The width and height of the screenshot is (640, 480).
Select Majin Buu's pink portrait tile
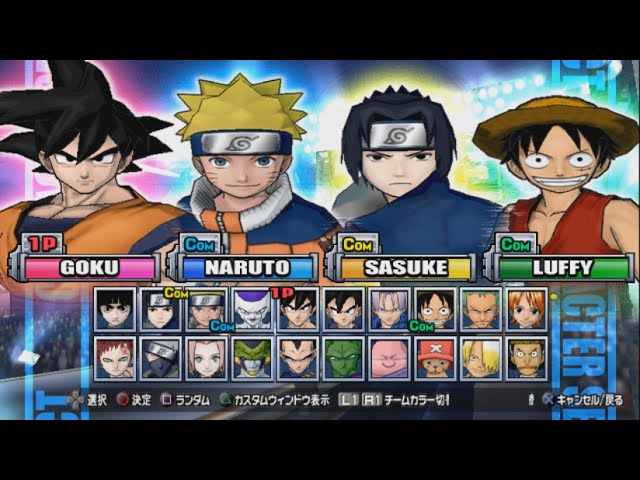389,357
